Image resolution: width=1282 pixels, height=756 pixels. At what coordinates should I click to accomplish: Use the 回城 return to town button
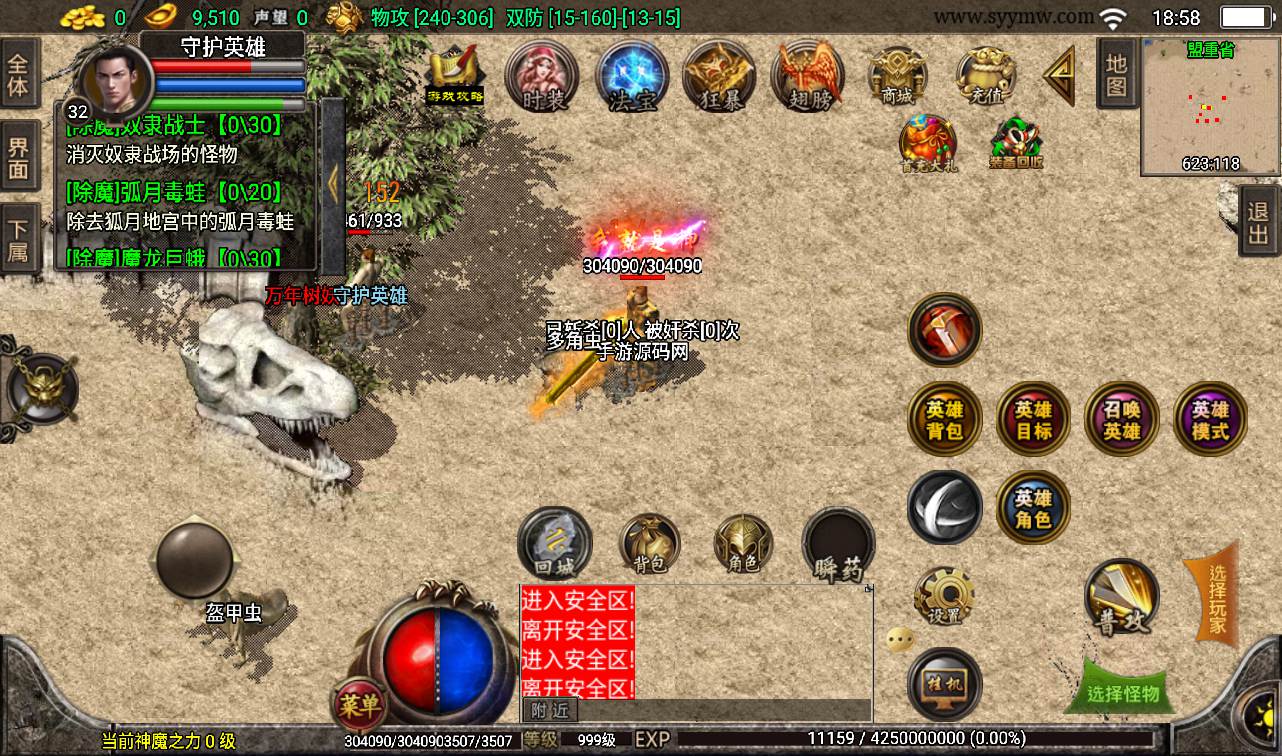click(x=554, y=543)
